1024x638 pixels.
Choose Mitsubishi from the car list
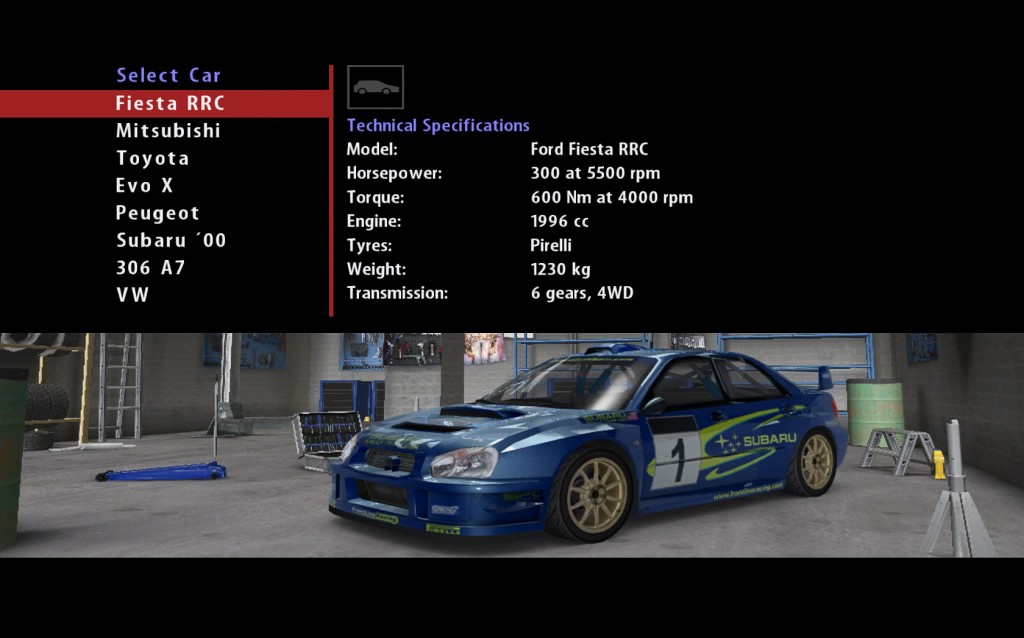[x=168, y=131]
